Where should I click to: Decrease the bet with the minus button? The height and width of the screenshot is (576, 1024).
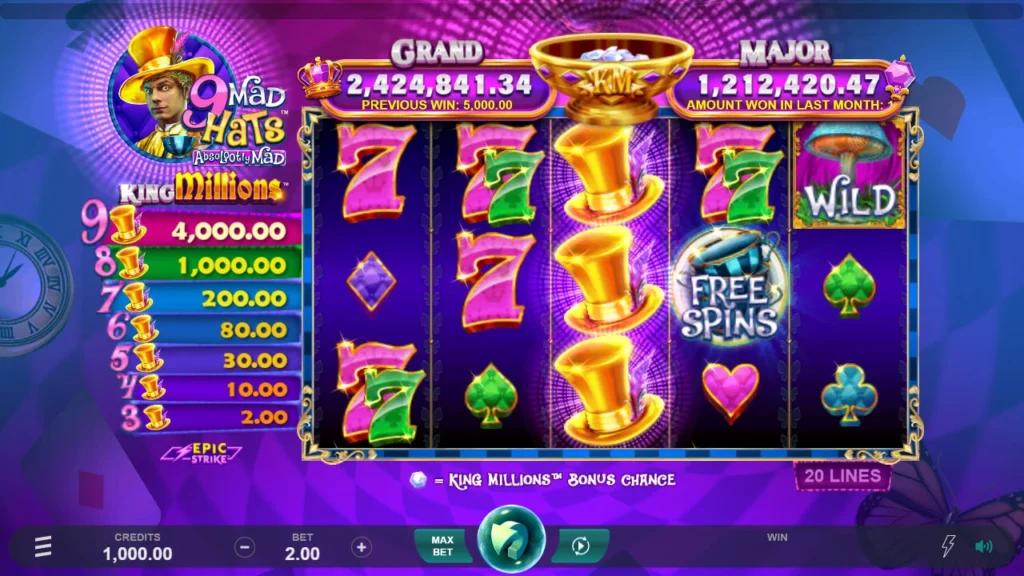(x=245, y=547)
